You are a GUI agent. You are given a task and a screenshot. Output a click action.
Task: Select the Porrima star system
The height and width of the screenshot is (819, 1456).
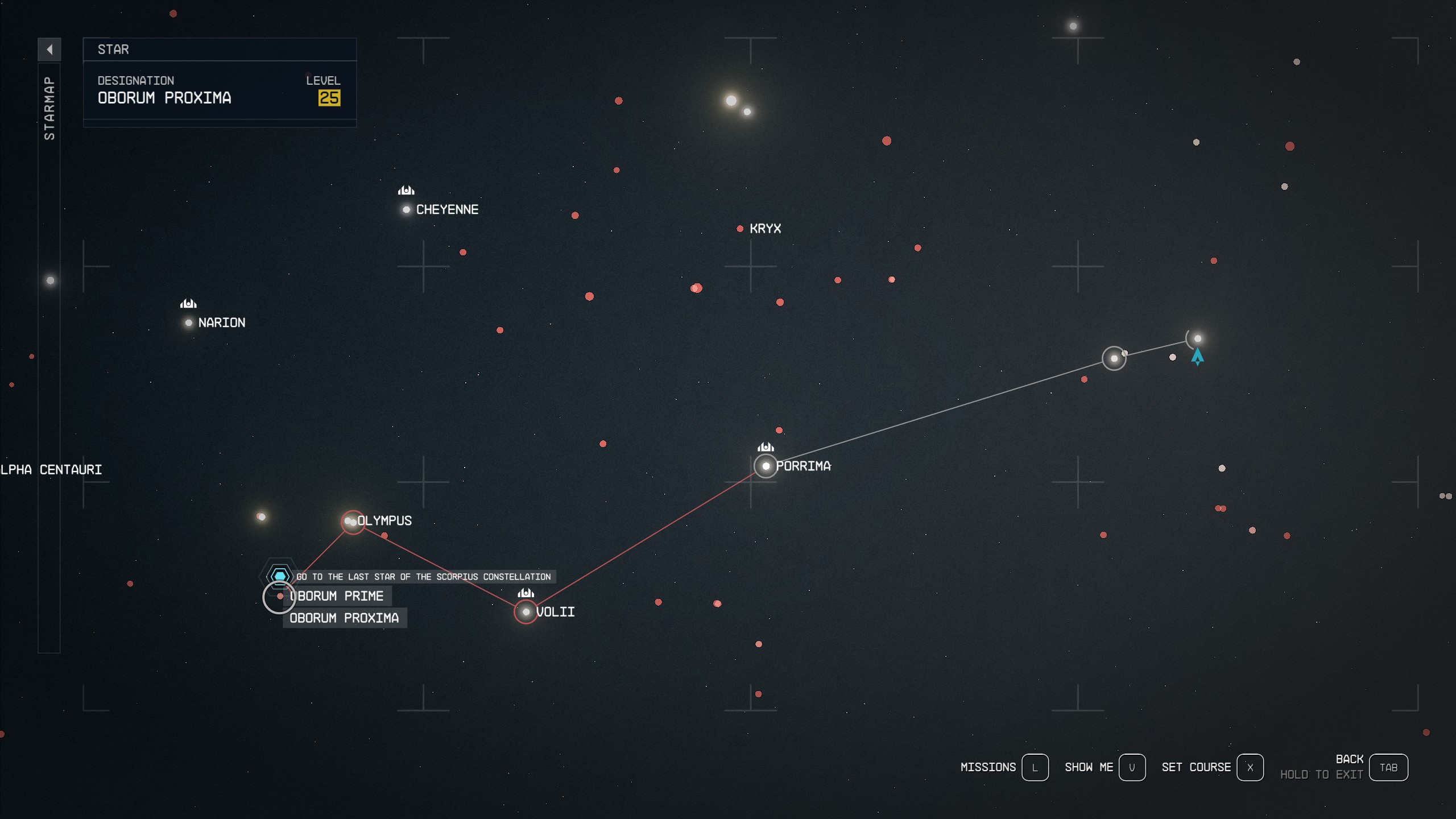pos(766,466)
